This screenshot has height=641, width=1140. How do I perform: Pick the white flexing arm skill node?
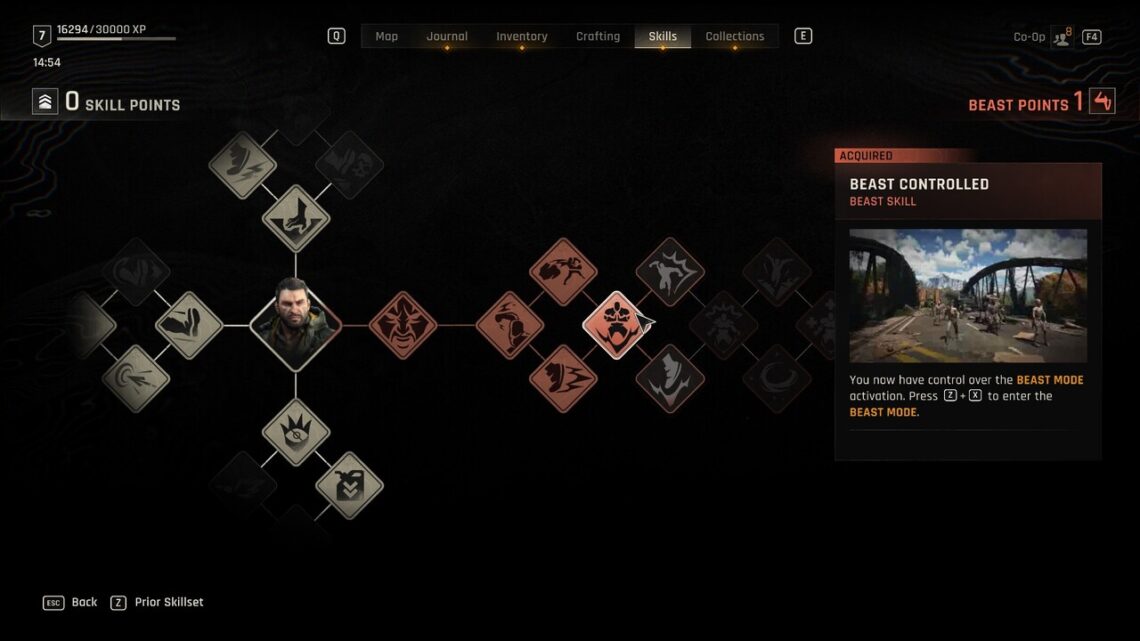click(189, 325)
